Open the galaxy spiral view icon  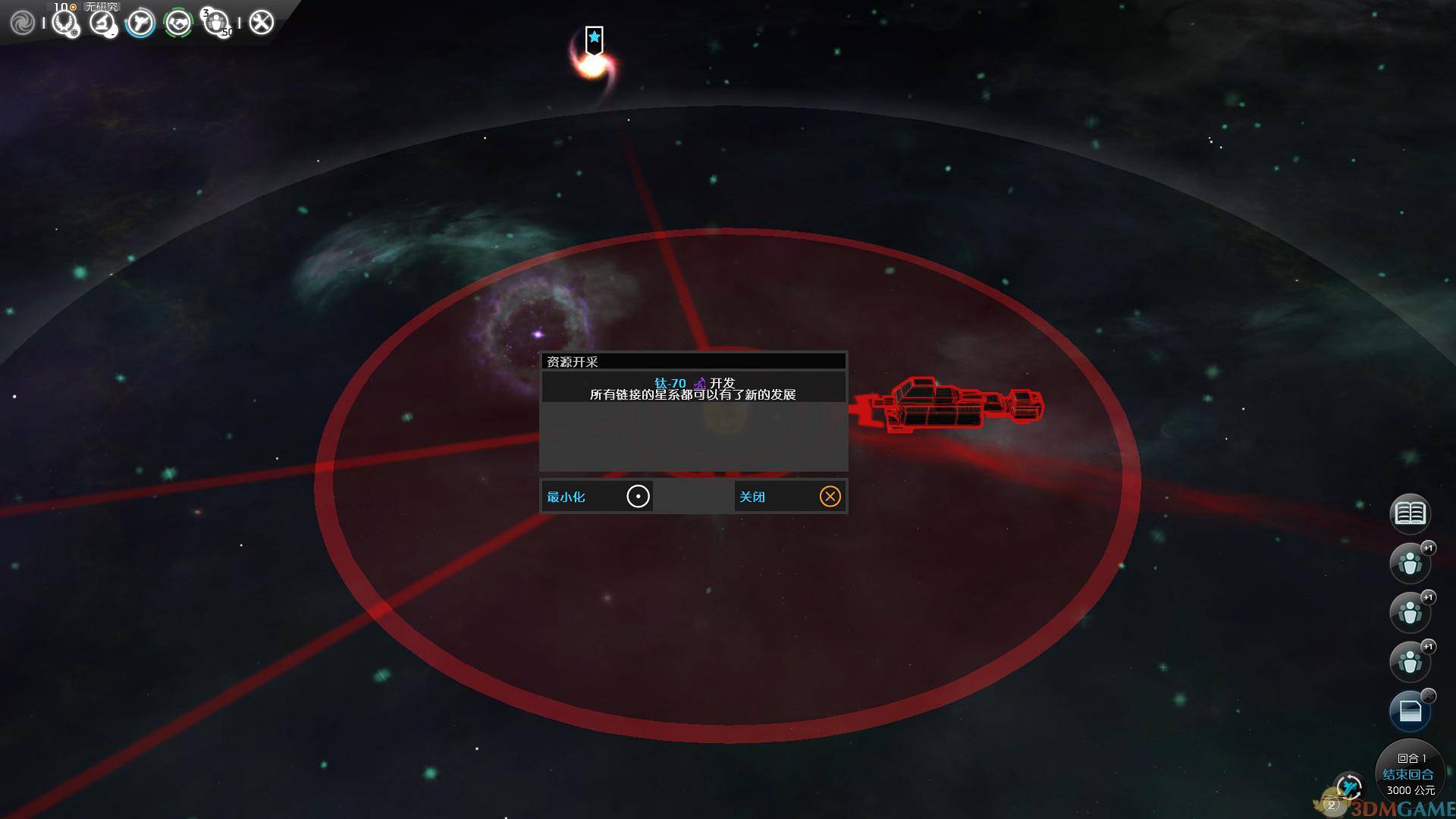click(x=22, y=23)
